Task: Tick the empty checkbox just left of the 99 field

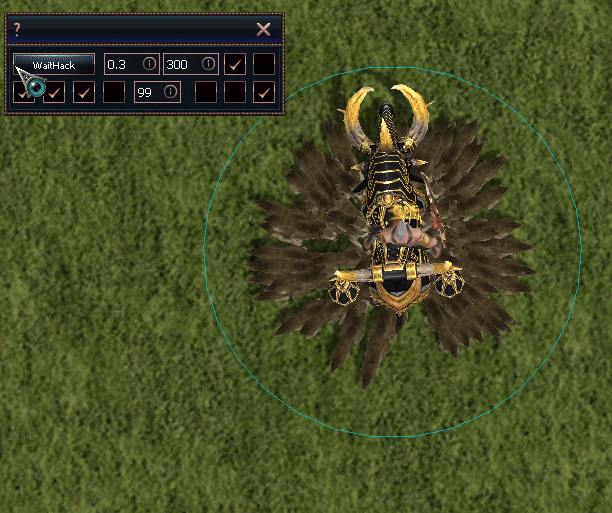Action: coord(114,92)
